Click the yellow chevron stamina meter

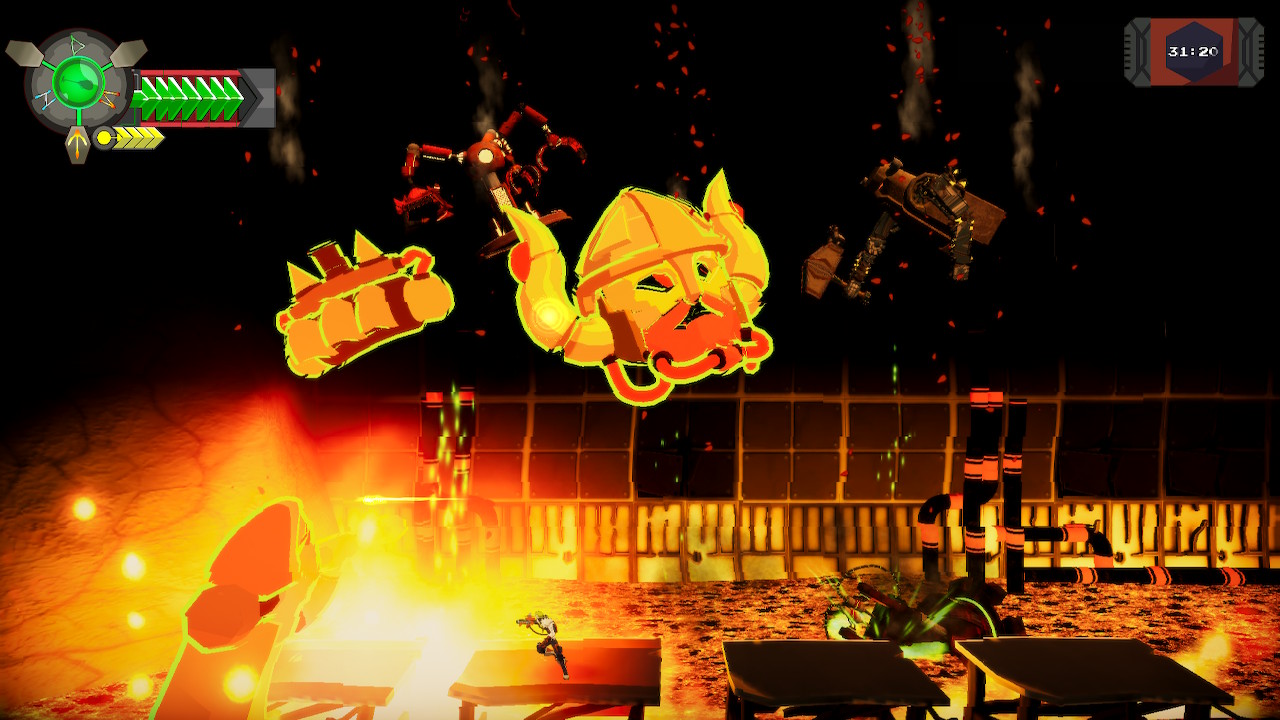136,138
